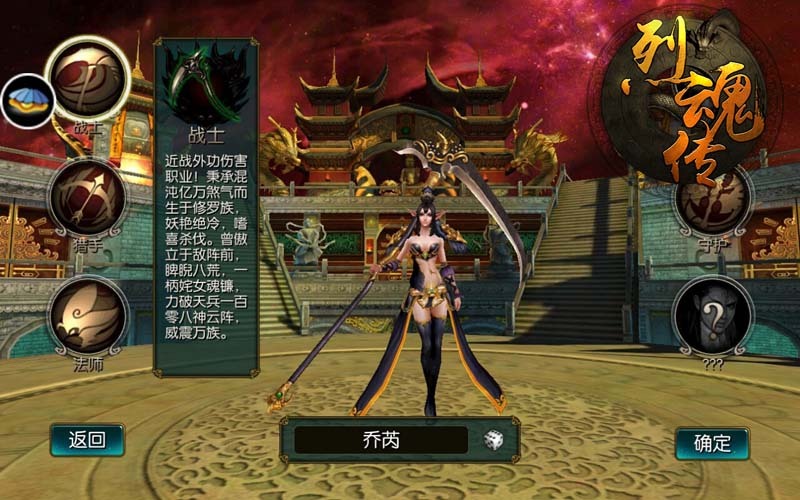Go back with the 返回 button
The image size is (800, 500).
pyautogui.click(x=87, y=440)
